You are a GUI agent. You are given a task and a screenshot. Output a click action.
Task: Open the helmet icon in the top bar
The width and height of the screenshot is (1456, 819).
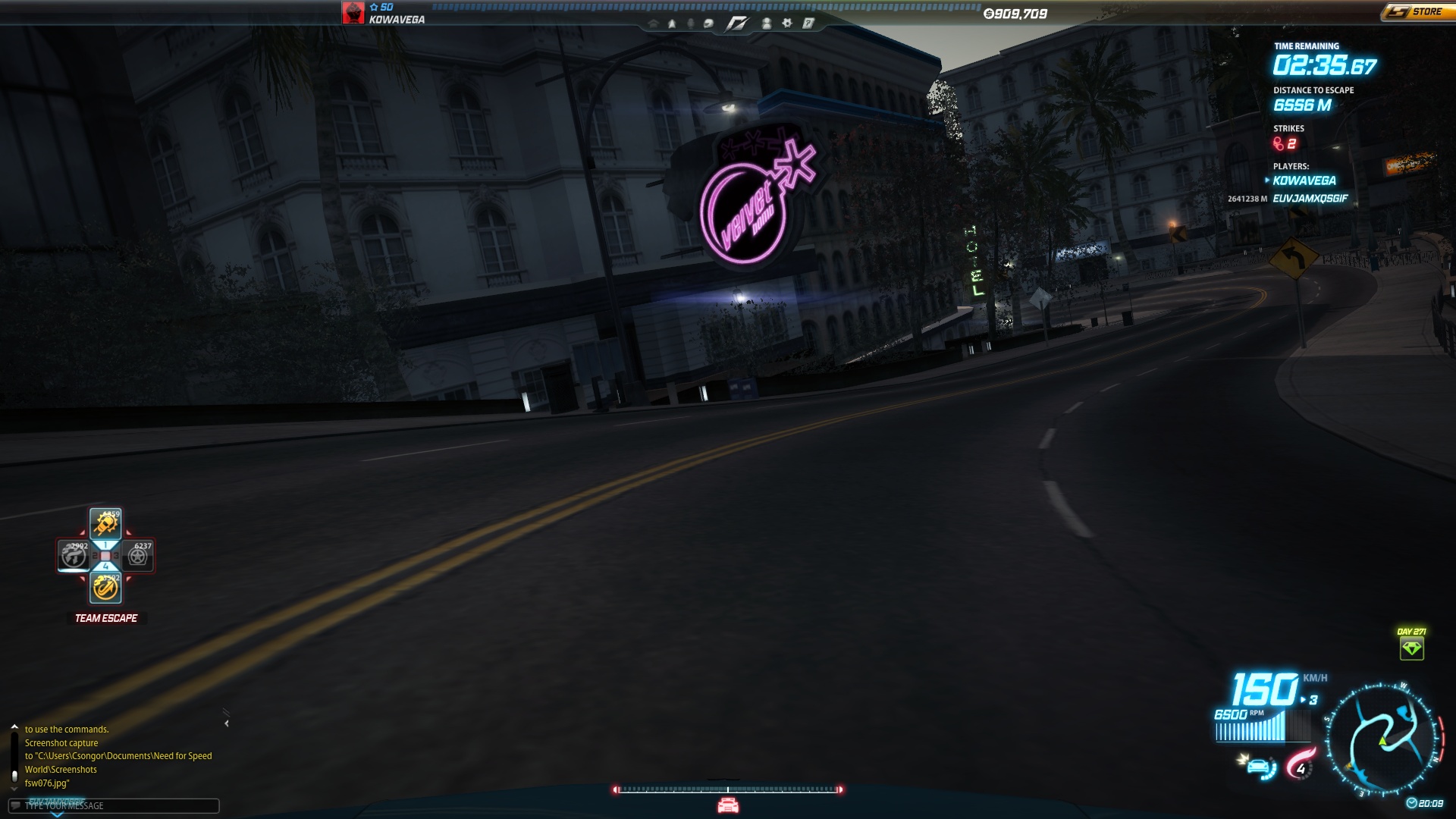click(x=708, y=24)
